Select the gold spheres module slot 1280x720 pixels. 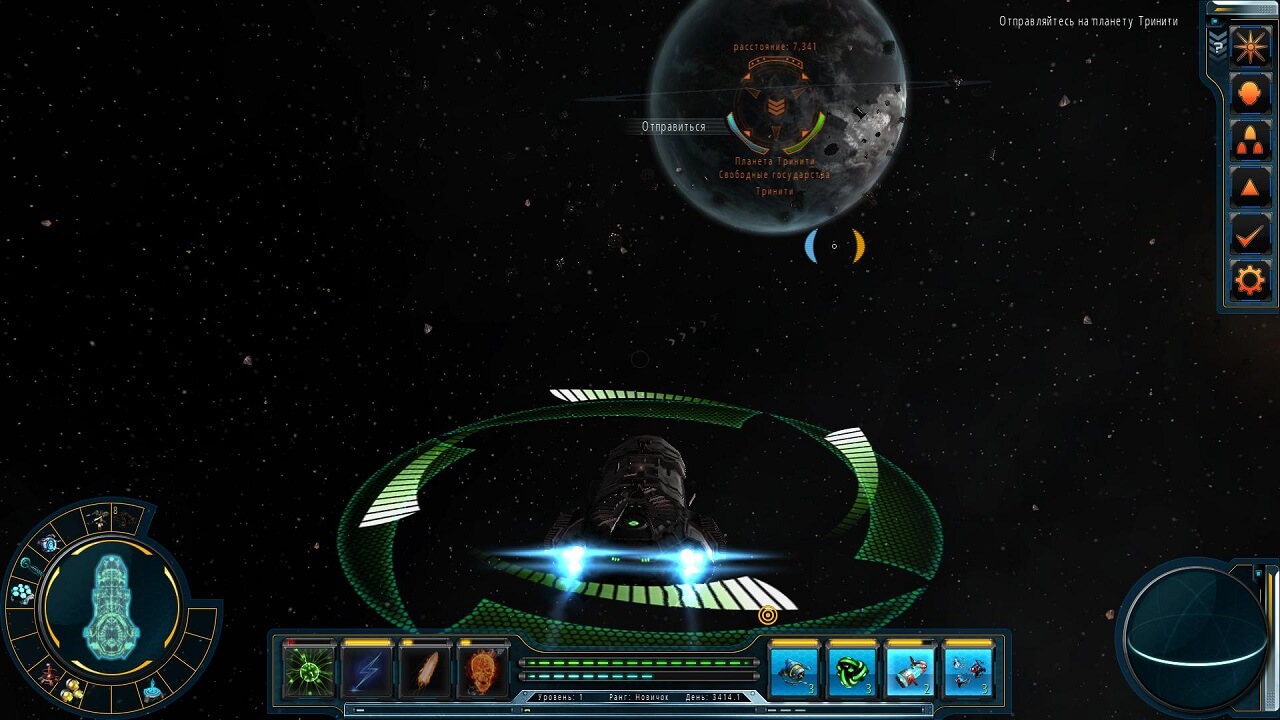[x=73, y=689]
